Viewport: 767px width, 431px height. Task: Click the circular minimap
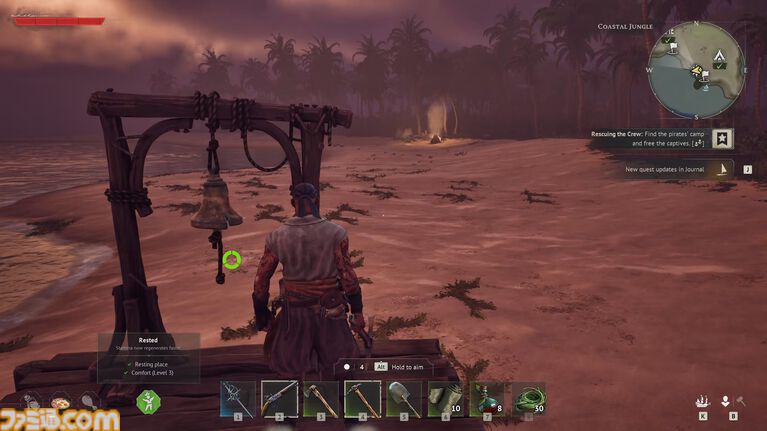pos(696,70)
